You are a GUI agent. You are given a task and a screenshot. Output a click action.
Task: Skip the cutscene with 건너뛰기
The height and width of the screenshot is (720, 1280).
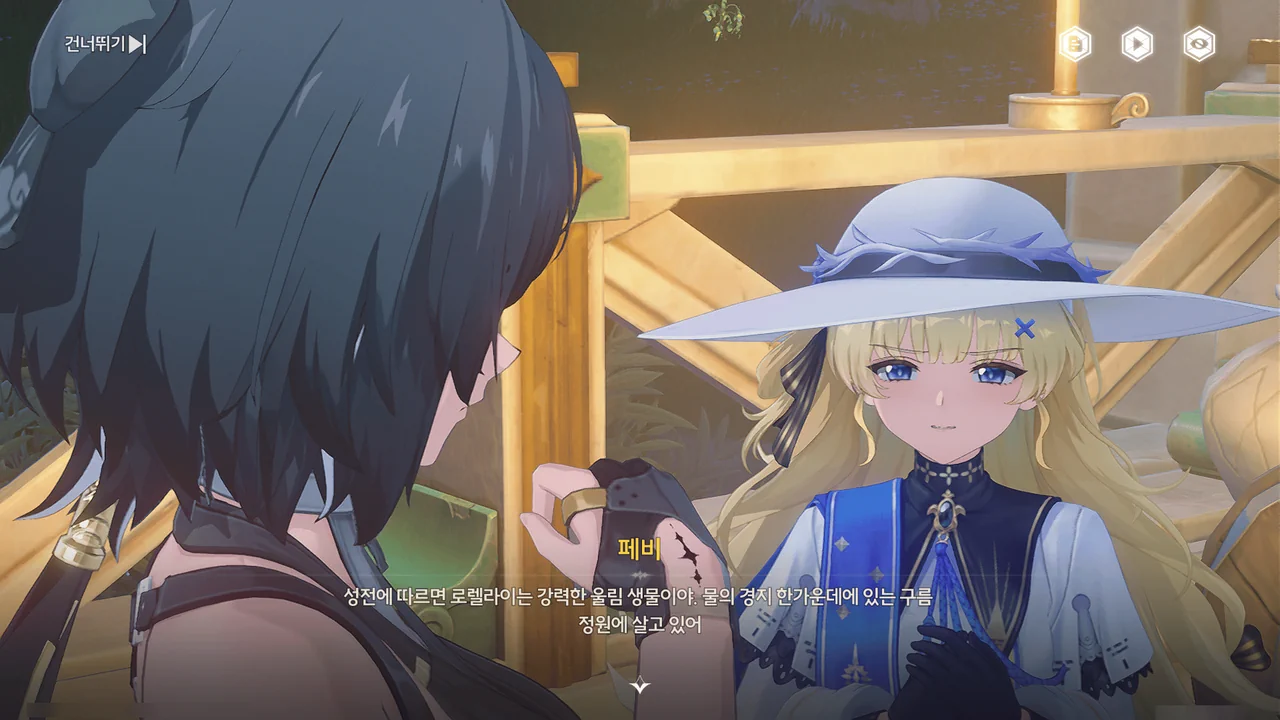coord(106,44)
